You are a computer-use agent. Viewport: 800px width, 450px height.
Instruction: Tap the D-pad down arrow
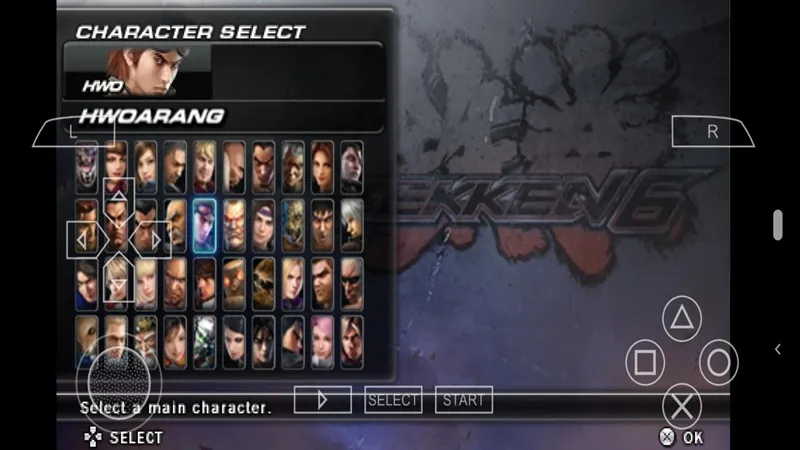click(x=118, y=283)
